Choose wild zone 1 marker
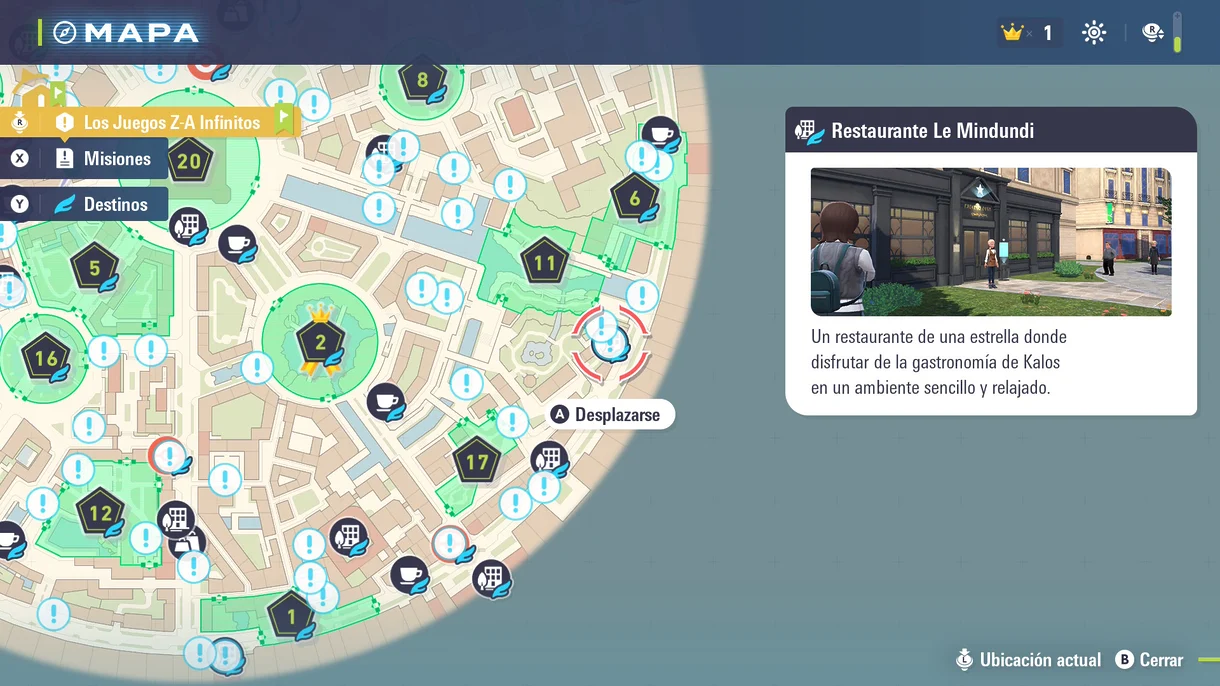Image resolution: width=1220 pixels, height=686 pixels. [291, 616]
